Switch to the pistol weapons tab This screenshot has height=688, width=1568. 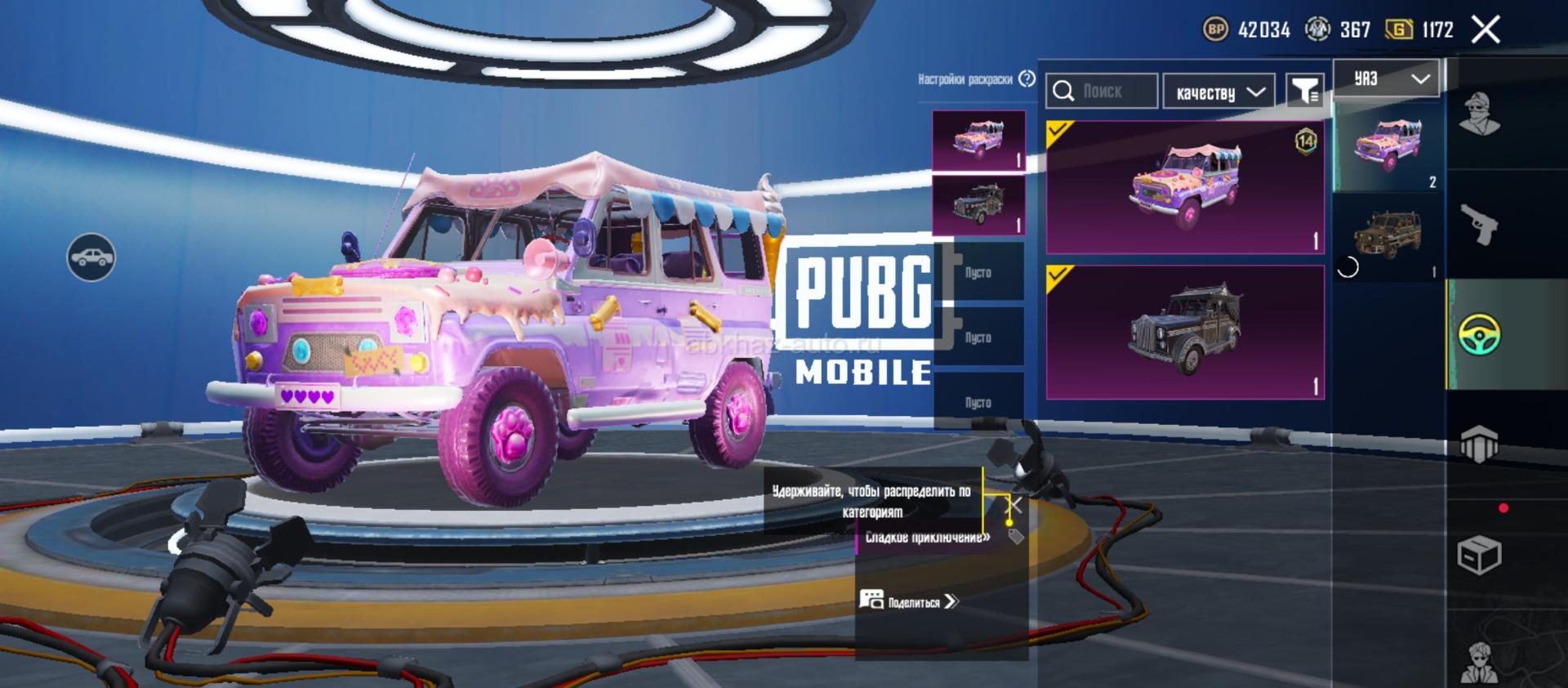pyautogui.click(x=1479, y=223)
